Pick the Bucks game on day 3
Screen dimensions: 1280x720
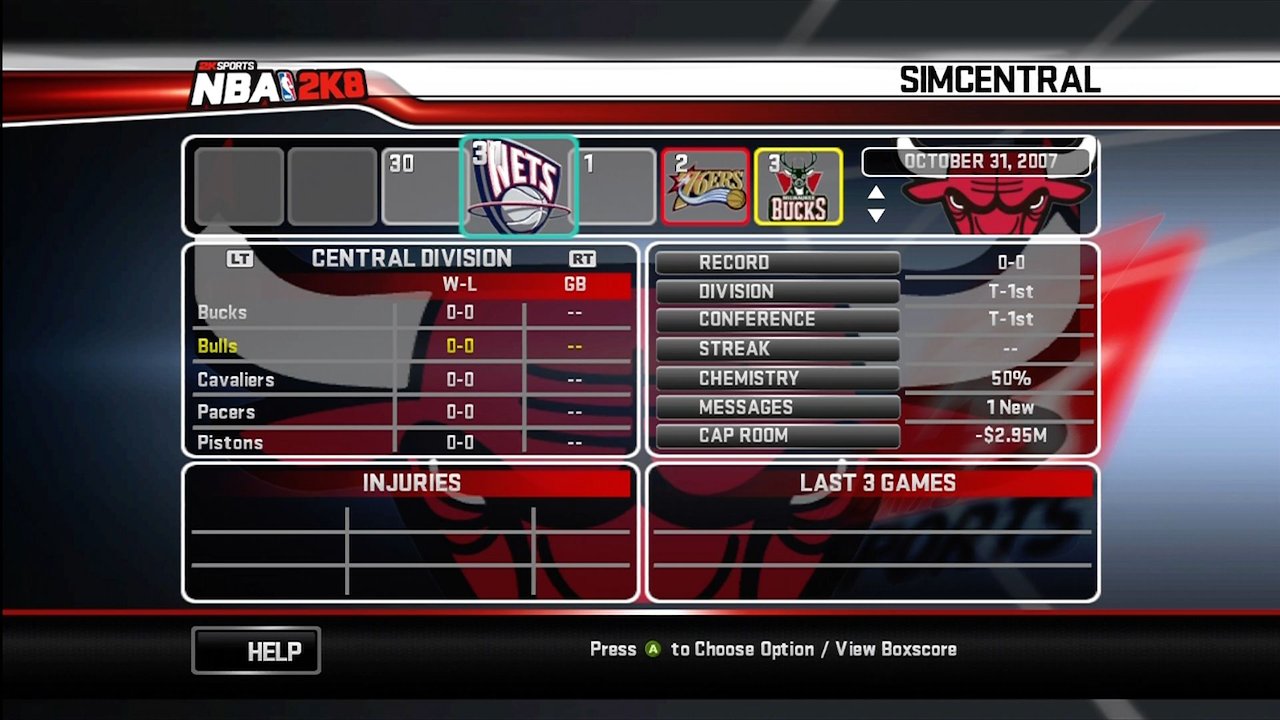(x=798, y=187)
